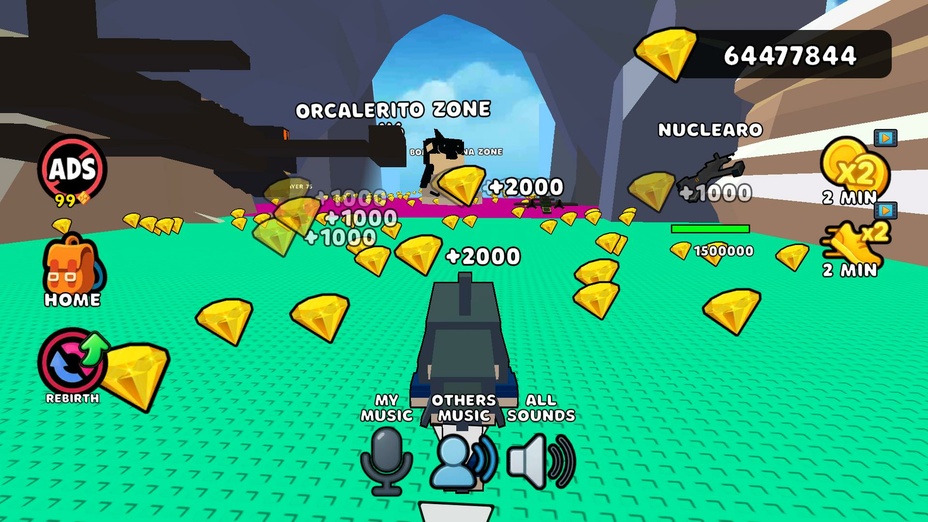Claim the x2 coins 2 min boost
The width and height of the screenshot is (928, 522).
848,165
